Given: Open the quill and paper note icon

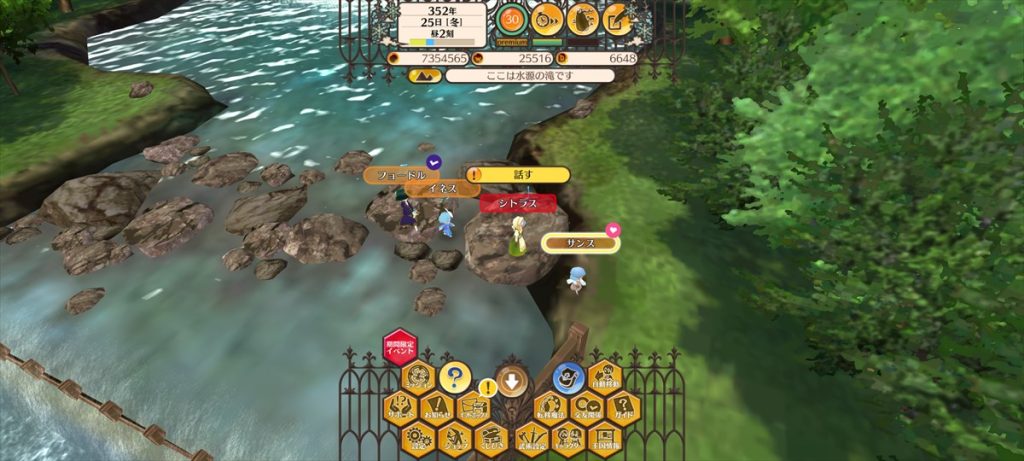Looking at the screenshot, I should (618, 18).
